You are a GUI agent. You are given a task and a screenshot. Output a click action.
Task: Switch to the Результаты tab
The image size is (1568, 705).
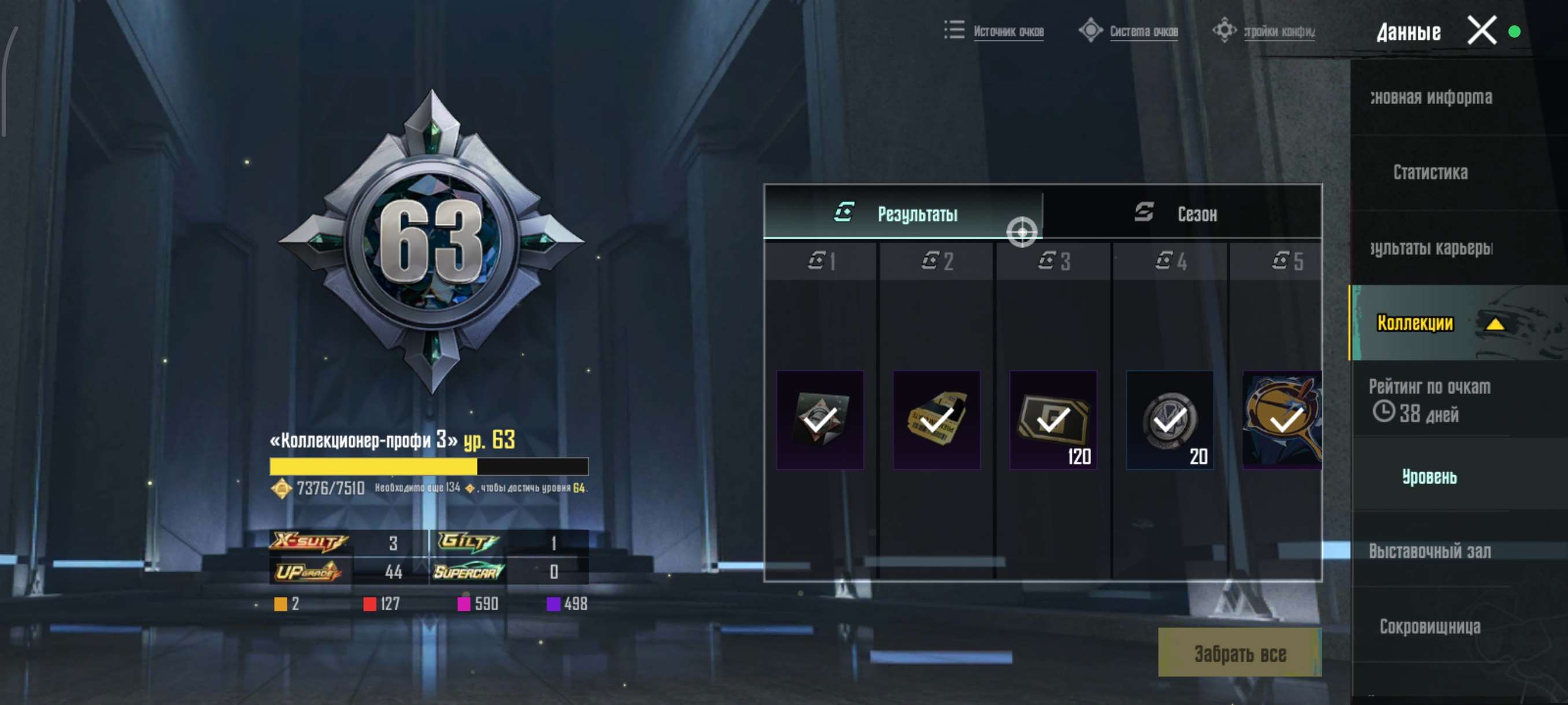(x=903, y=213)
